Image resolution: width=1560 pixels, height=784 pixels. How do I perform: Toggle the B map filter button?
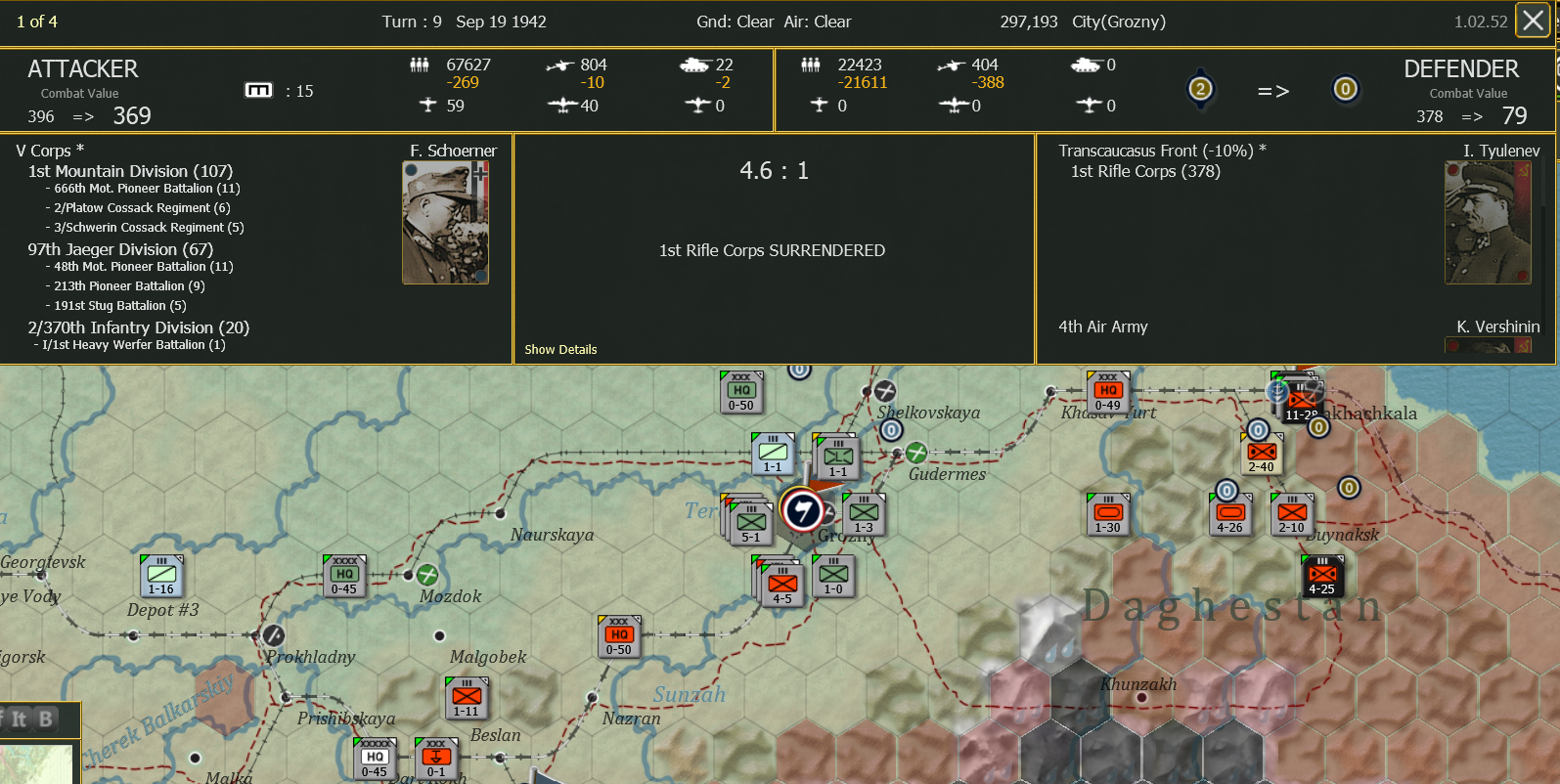coord(45,718)
